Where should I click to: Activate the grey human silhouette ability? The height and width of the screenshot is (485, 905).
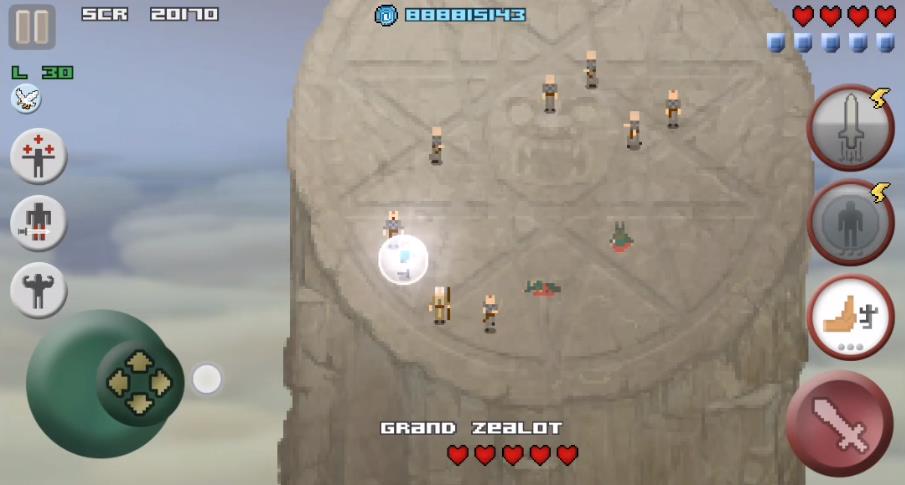click(850, 223)
